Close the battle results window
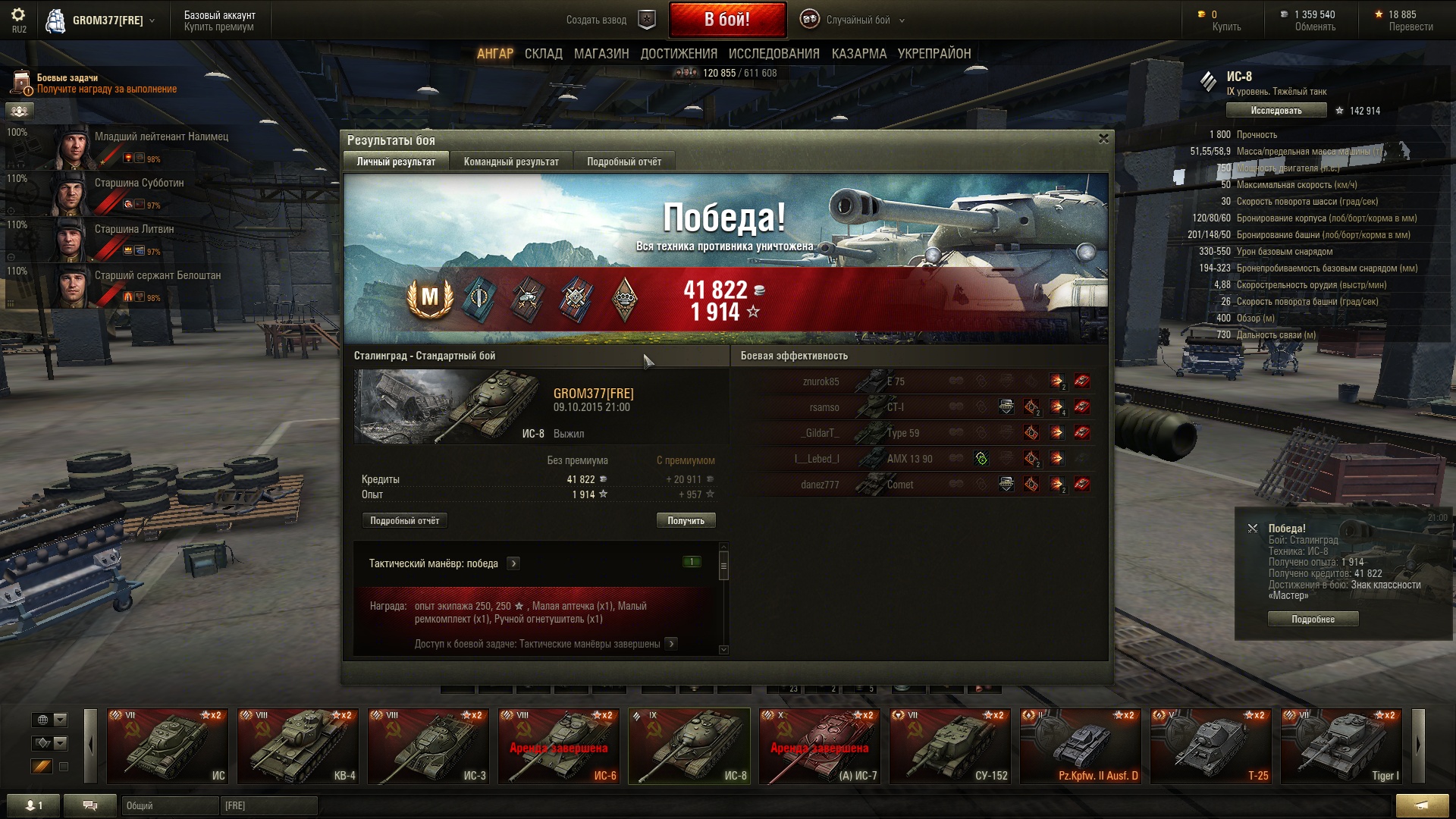This screenshot has height=819, width=1456. pyautogui.click(x=1103, y=139)
